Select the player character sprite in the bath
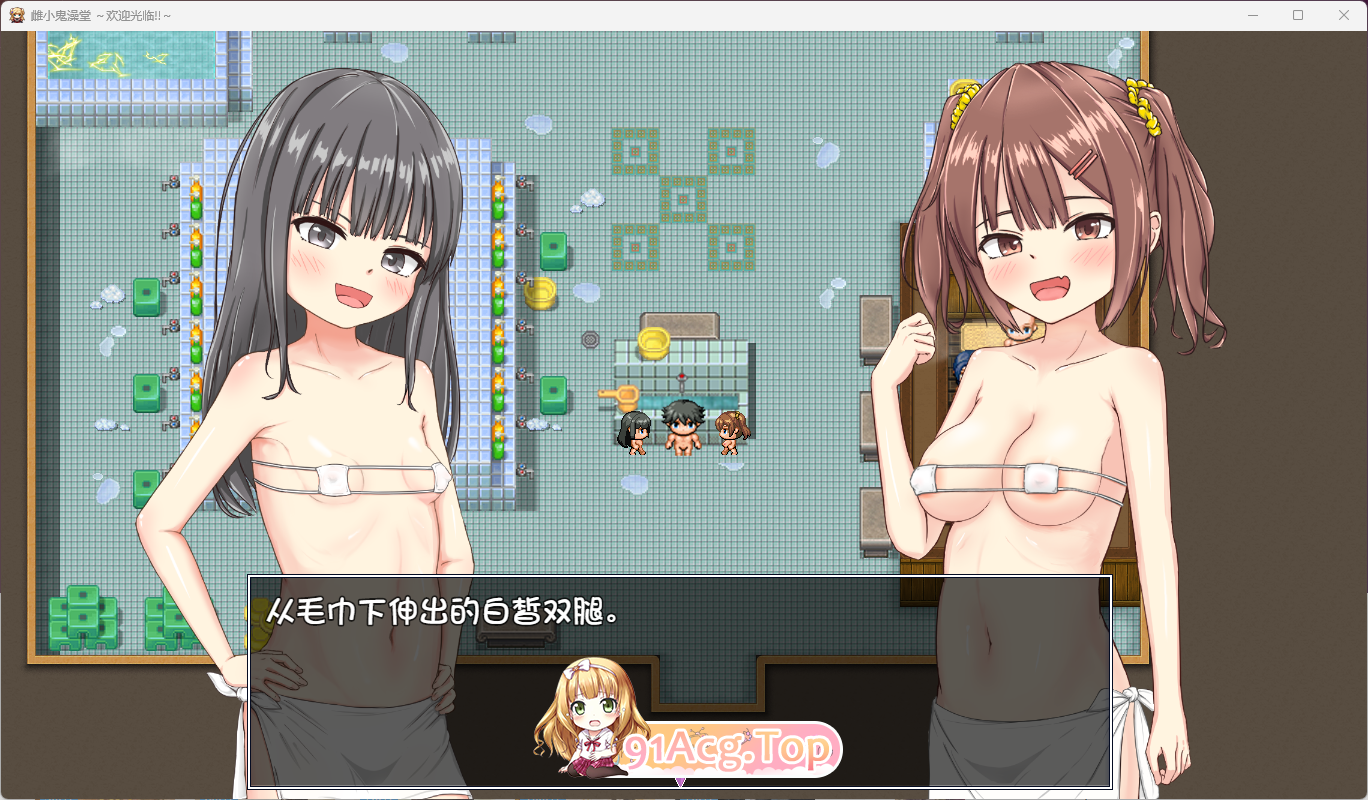The height and width of the screenshot is (800, 1368). 684,427
